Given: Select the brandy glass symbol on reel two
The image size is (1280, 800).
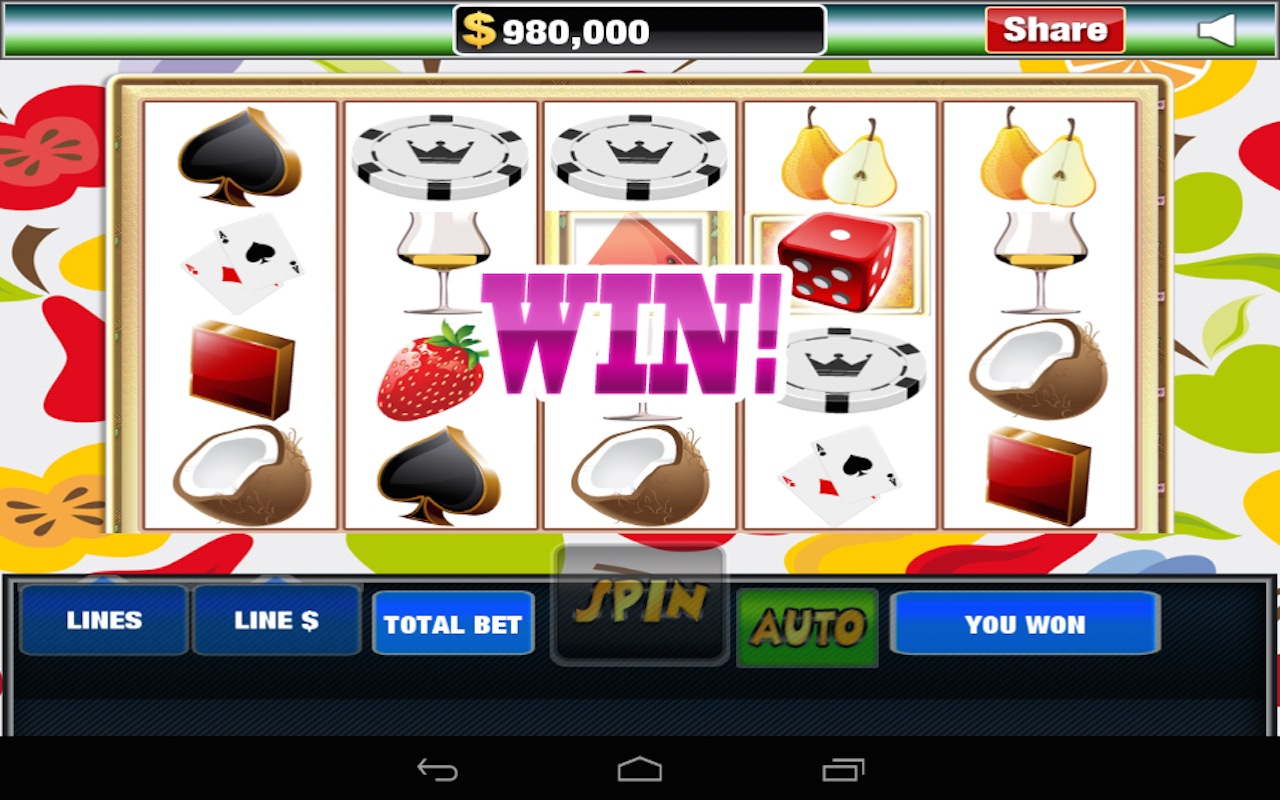Looking at the screenshot, I should (x=440, y=260).
